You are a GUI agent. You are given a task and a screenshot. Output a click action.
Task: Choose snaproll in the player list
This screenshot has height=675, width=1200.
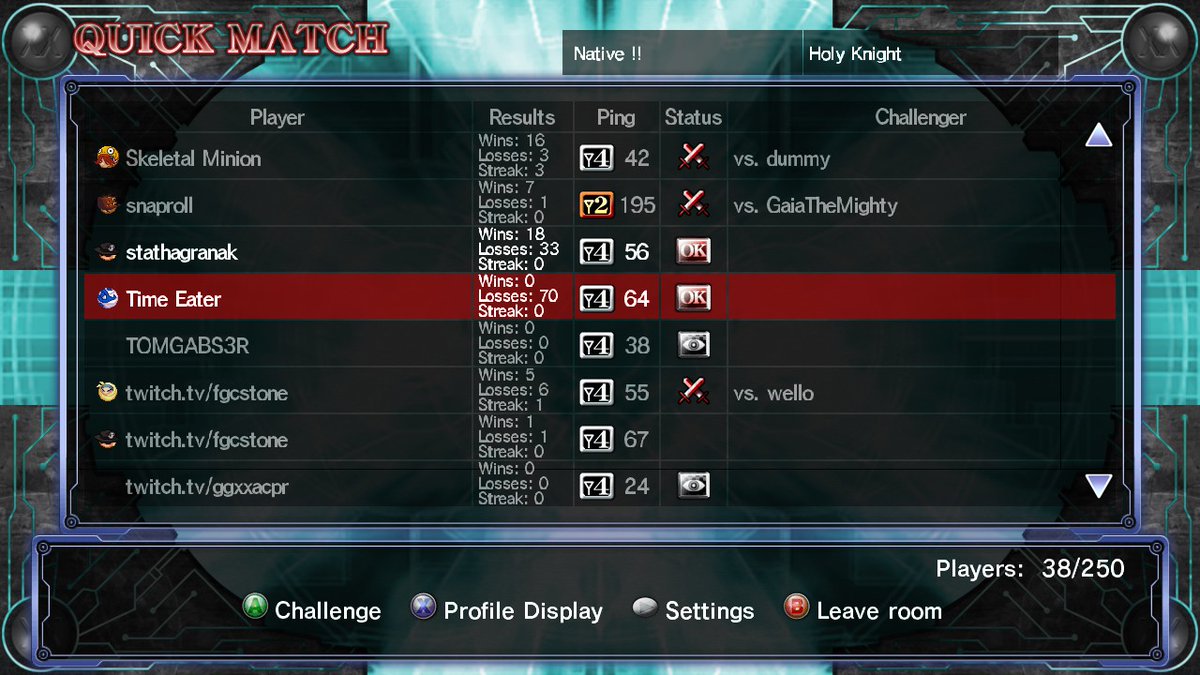point(159,205)
